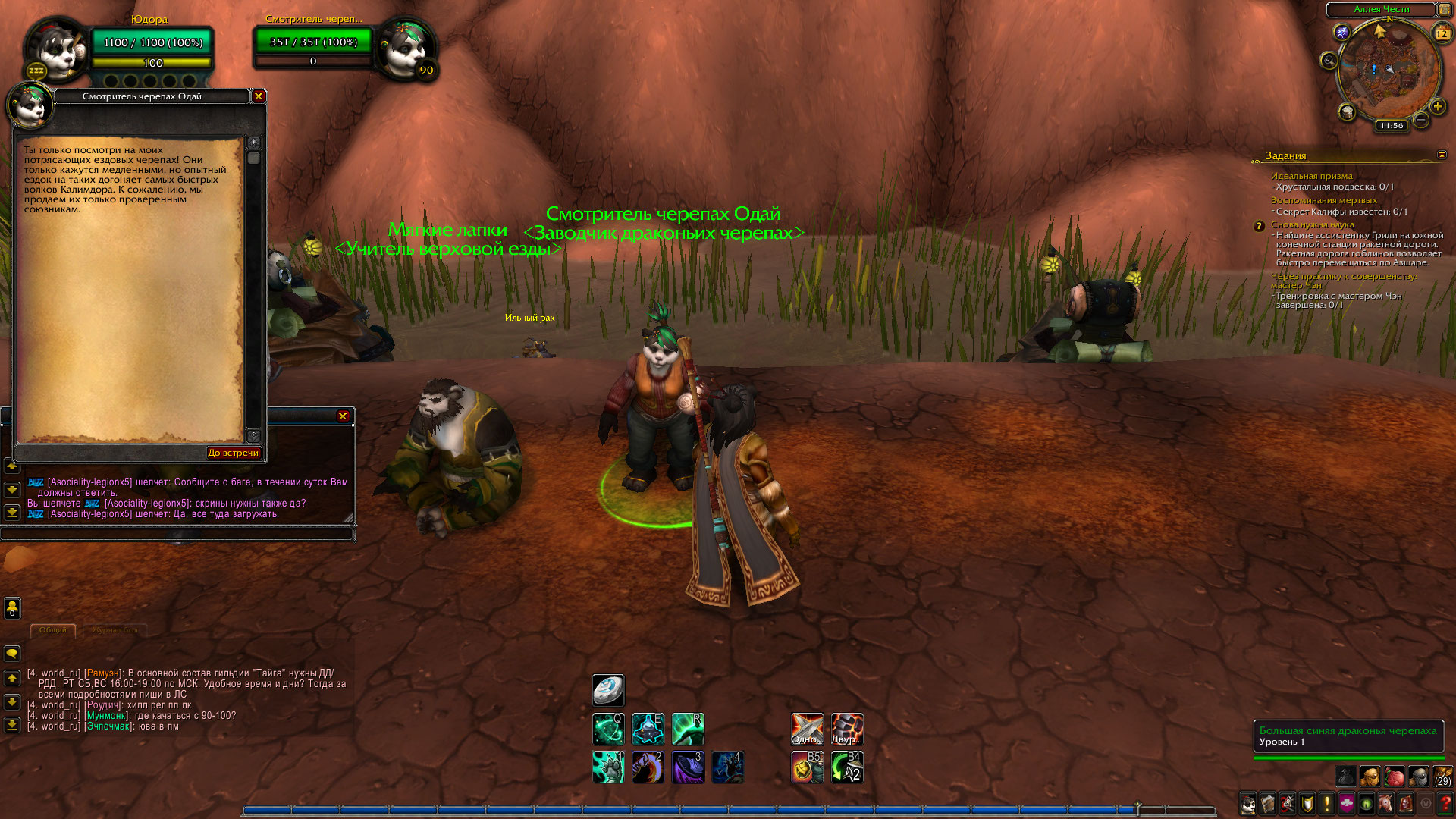Open the red question mark help button
The image size is (1456, 819).
[1445, 803]
